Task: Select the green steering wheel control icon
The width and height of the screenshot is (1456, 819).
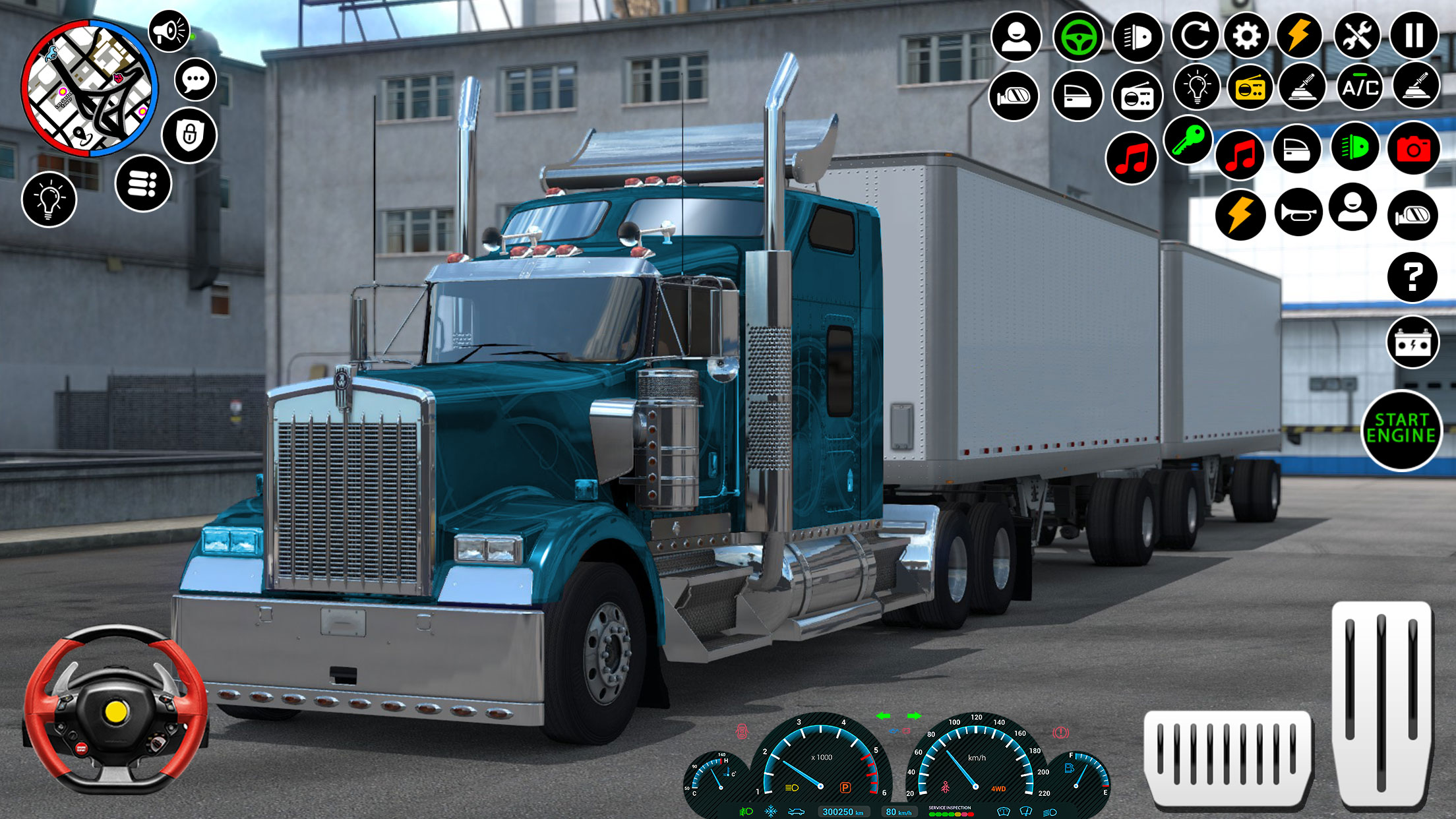Action: pos(1079,38)
